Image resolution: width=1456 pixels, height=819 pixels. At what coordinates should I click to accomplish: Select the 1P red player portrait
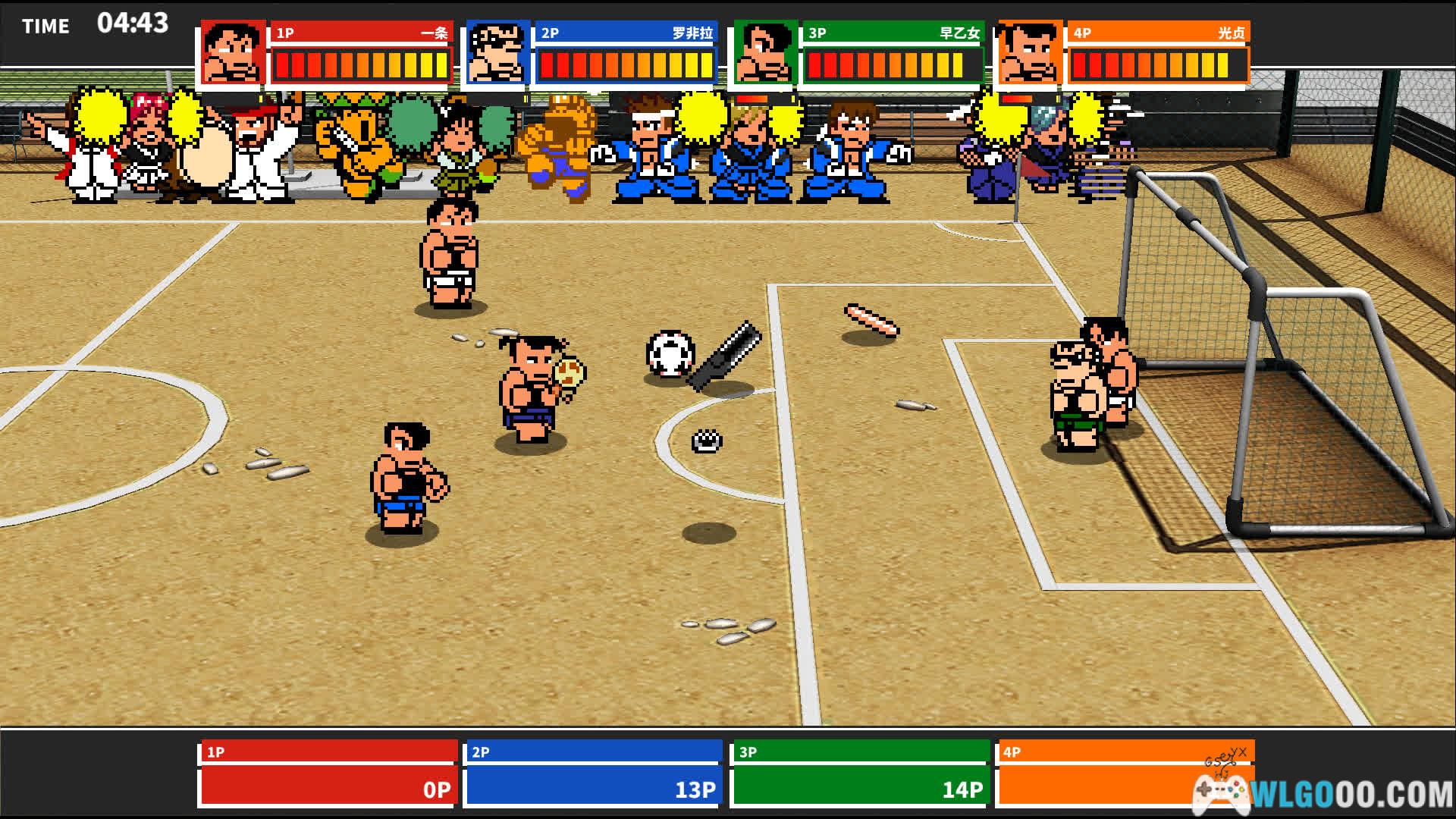tap(233, 52)
